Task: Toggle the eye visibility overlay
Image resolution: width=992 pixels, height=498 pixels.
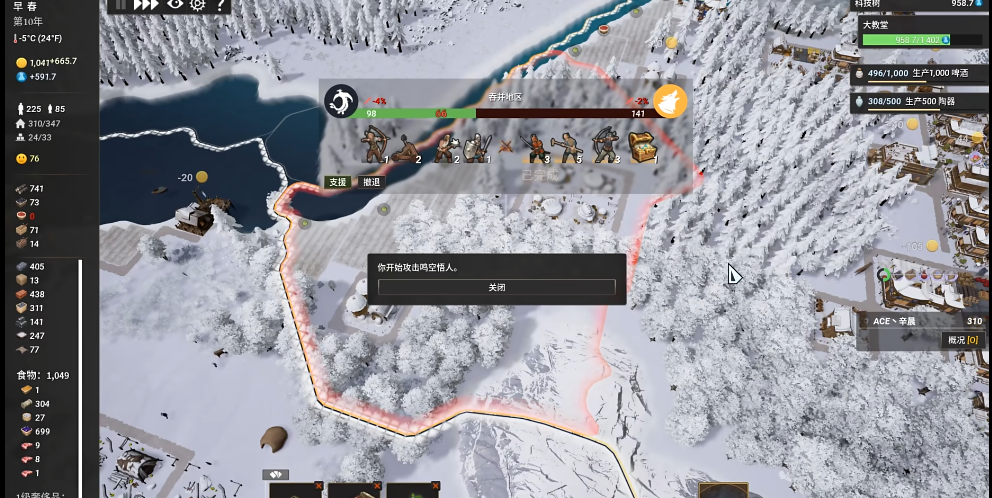Action: pos(175,4)
